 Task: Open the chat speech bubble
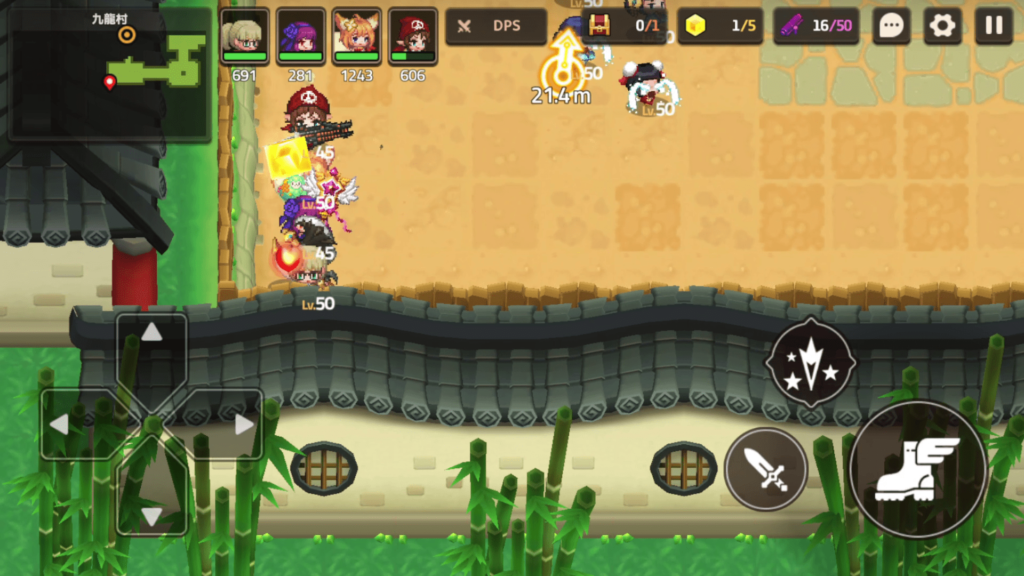891,26
